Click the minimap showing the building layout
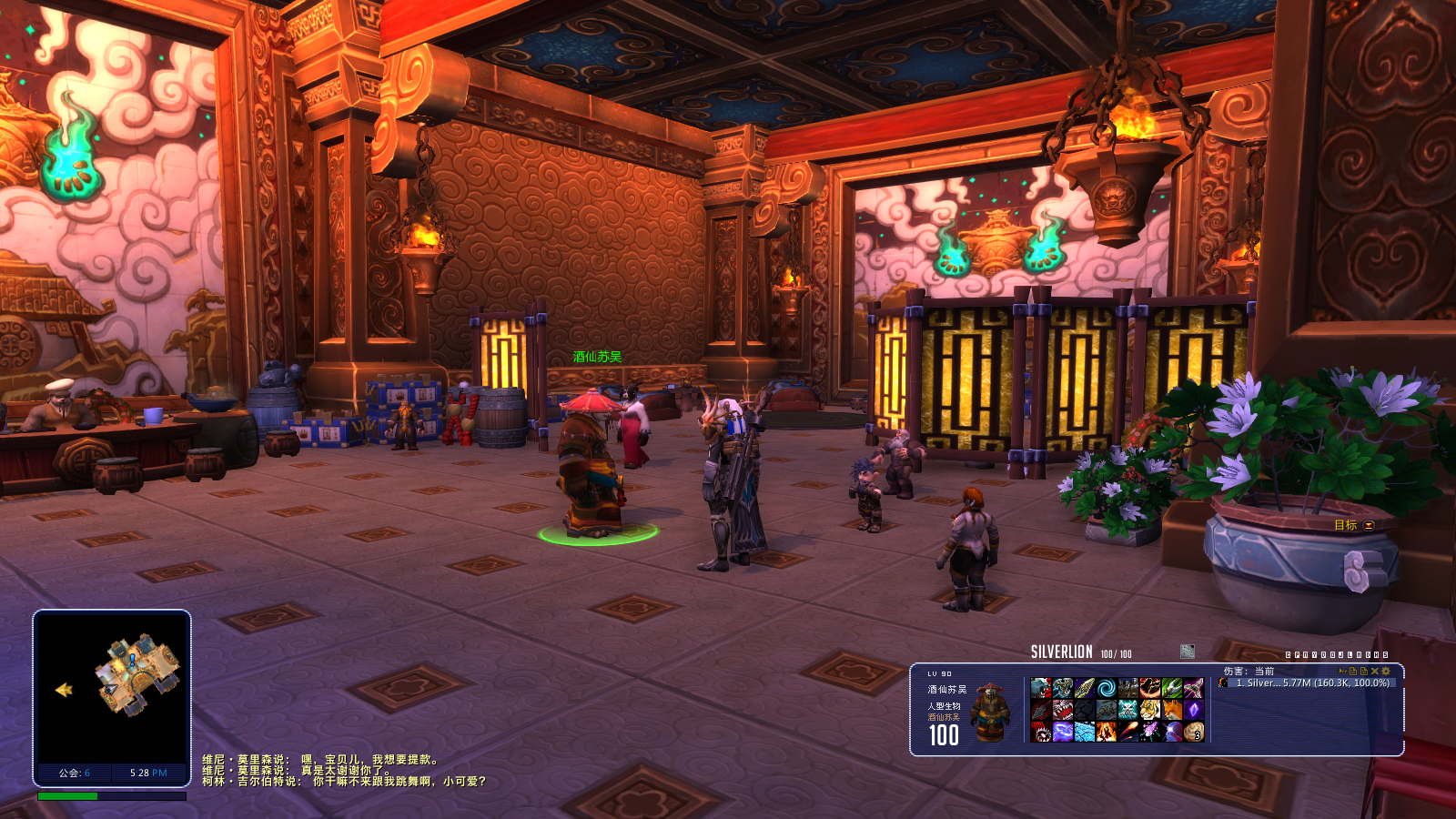The image size is (1456, 819). pos(112,687)
